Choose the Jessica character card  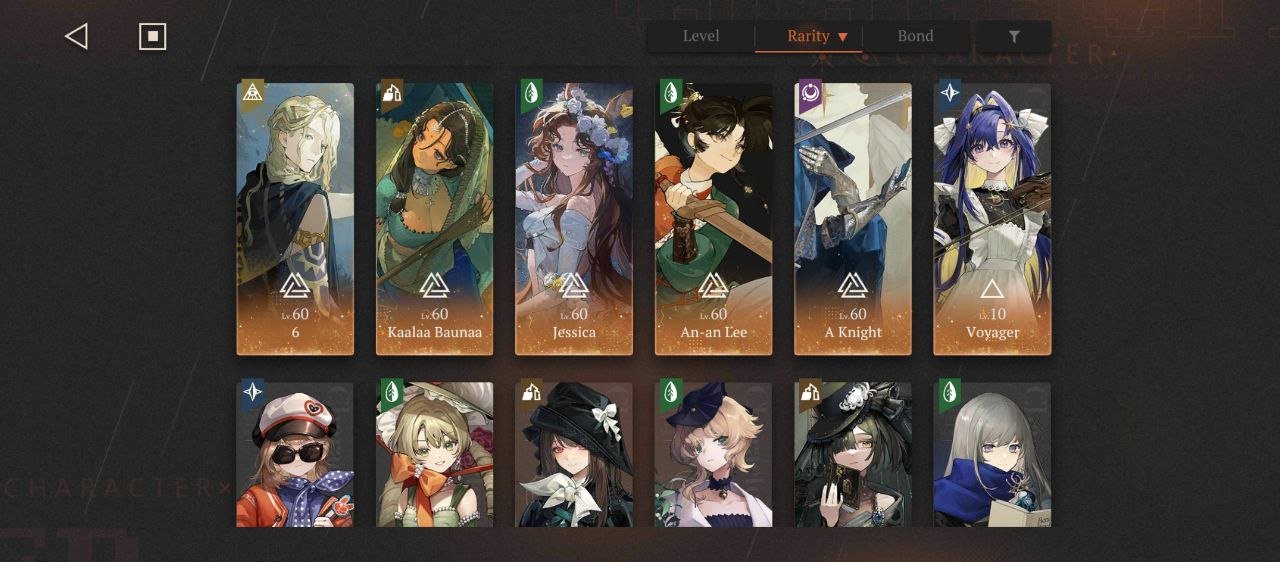pyautogui.click(x=574, y=219)
